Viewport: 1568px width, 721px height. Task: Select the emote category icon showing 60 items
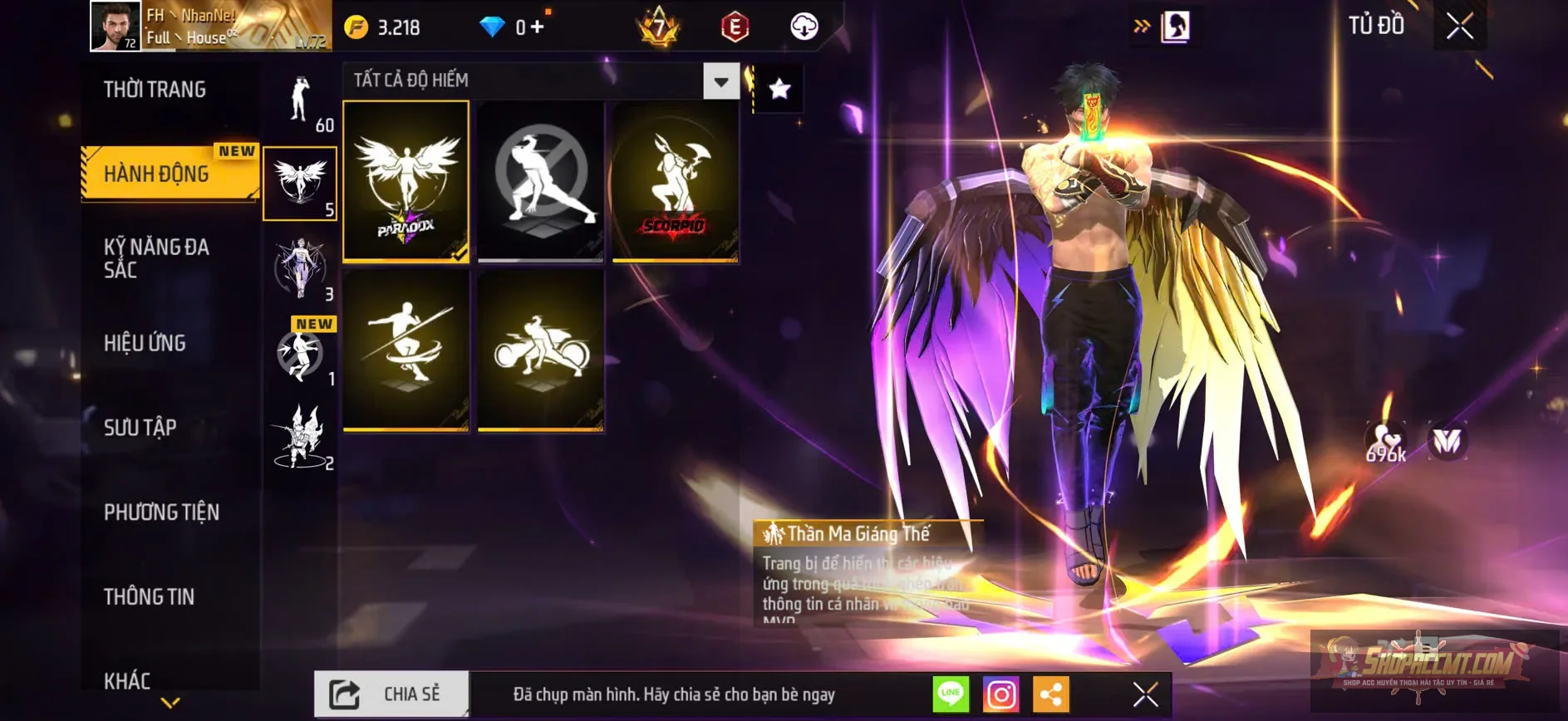click(x=300, y=100)
